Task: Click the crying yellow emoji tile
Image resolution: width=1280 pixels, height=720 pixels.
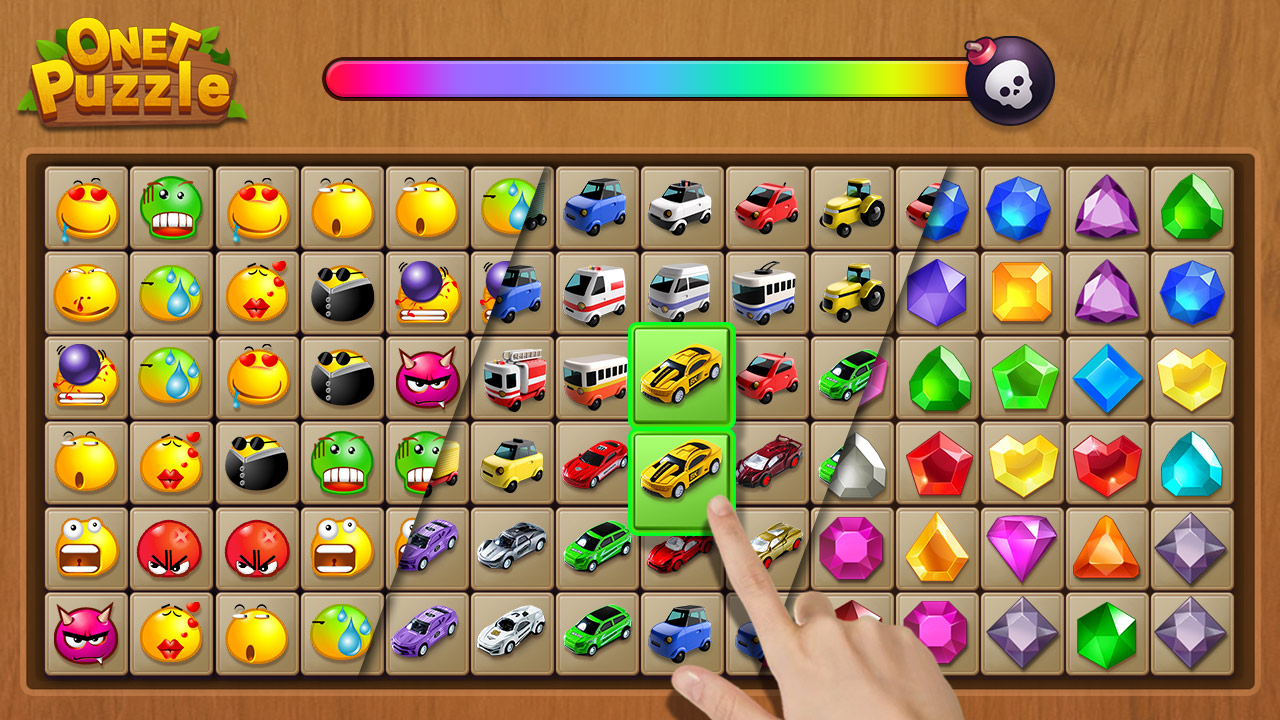Action: pos(86,207)
